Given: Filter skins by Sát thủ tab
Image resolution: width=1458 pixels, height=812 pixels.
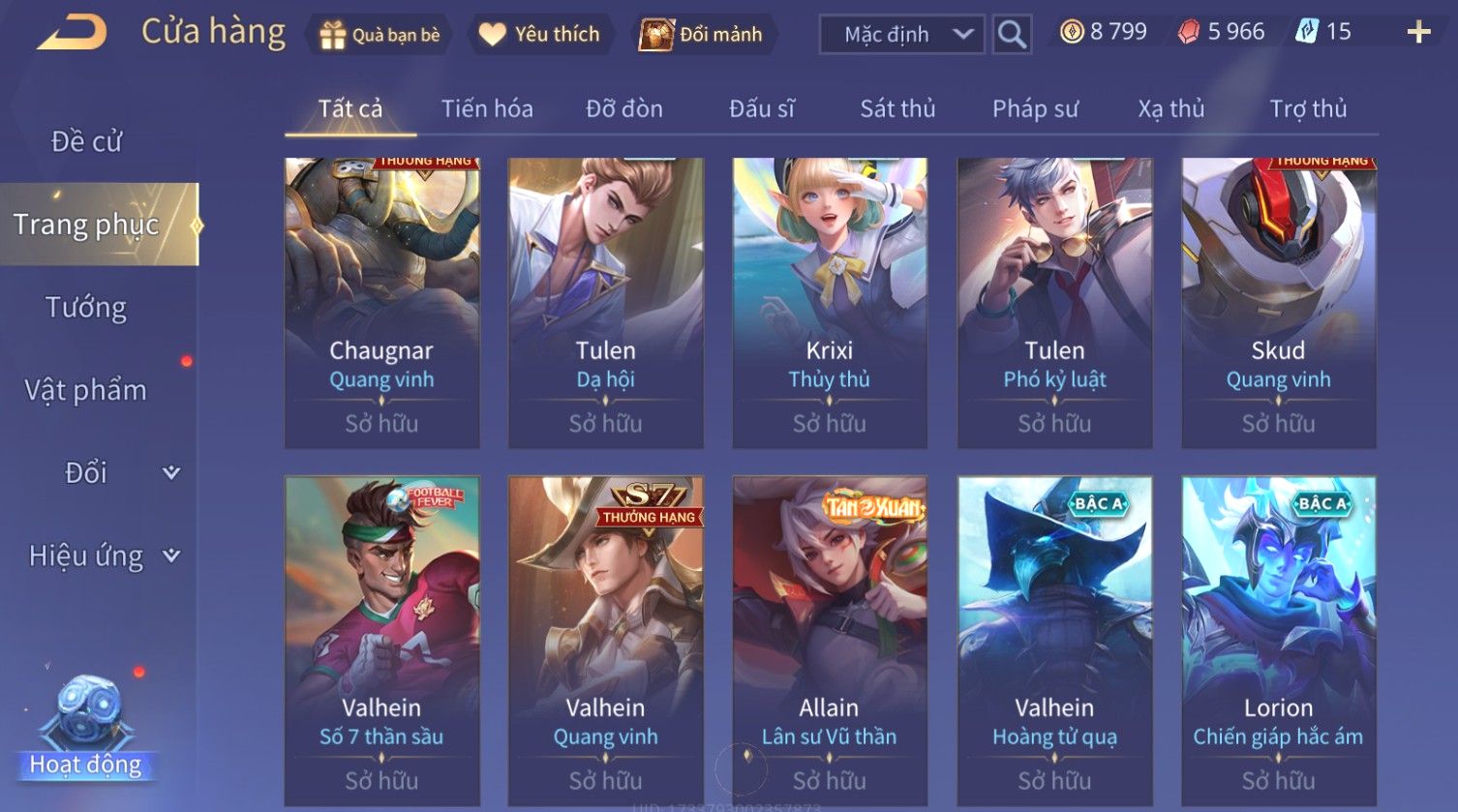Looking at the screenshot, I should pos(897,108).
